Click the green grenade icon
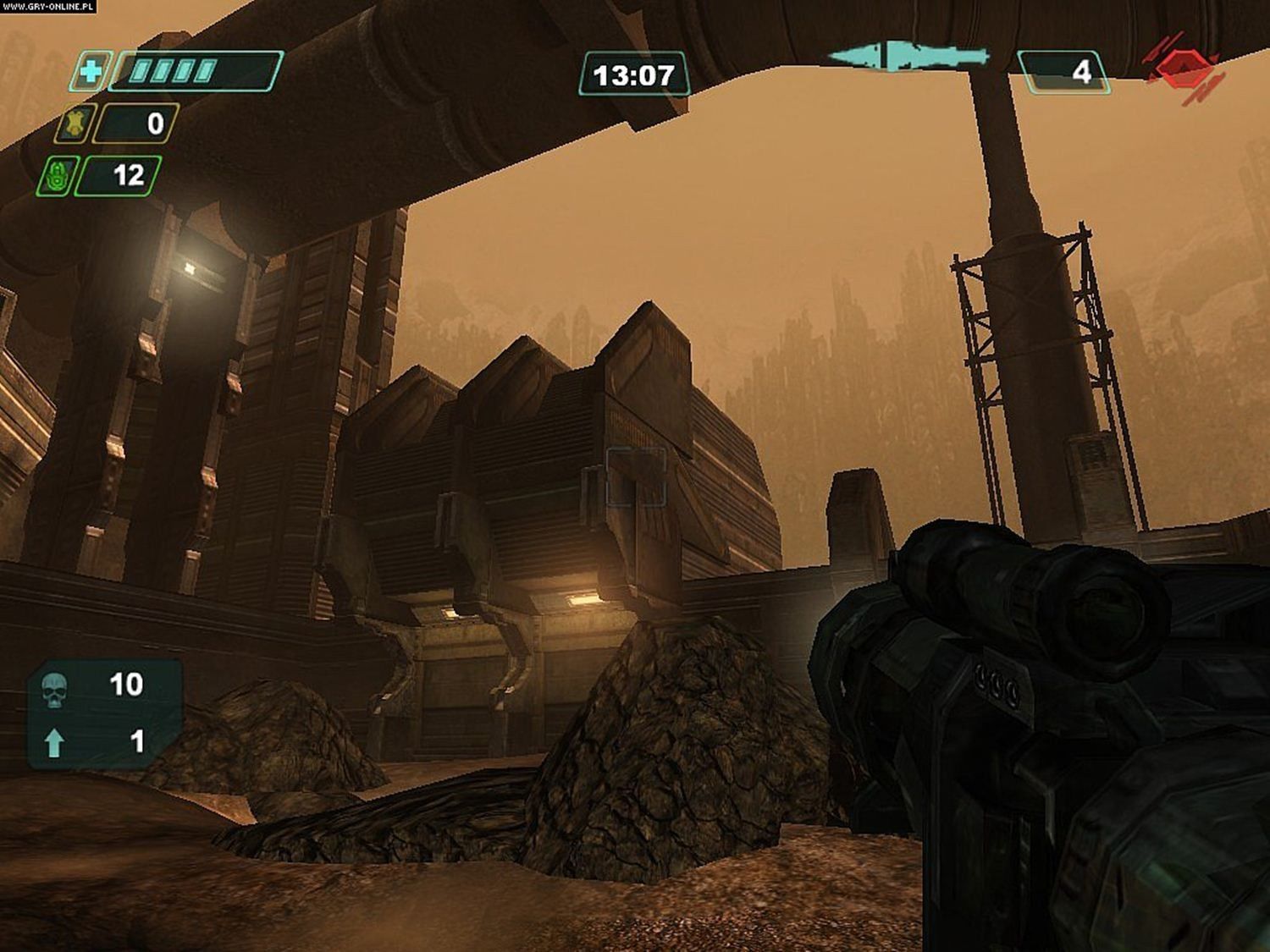This screenshot has width=1270, height=952. coord(58,176)
